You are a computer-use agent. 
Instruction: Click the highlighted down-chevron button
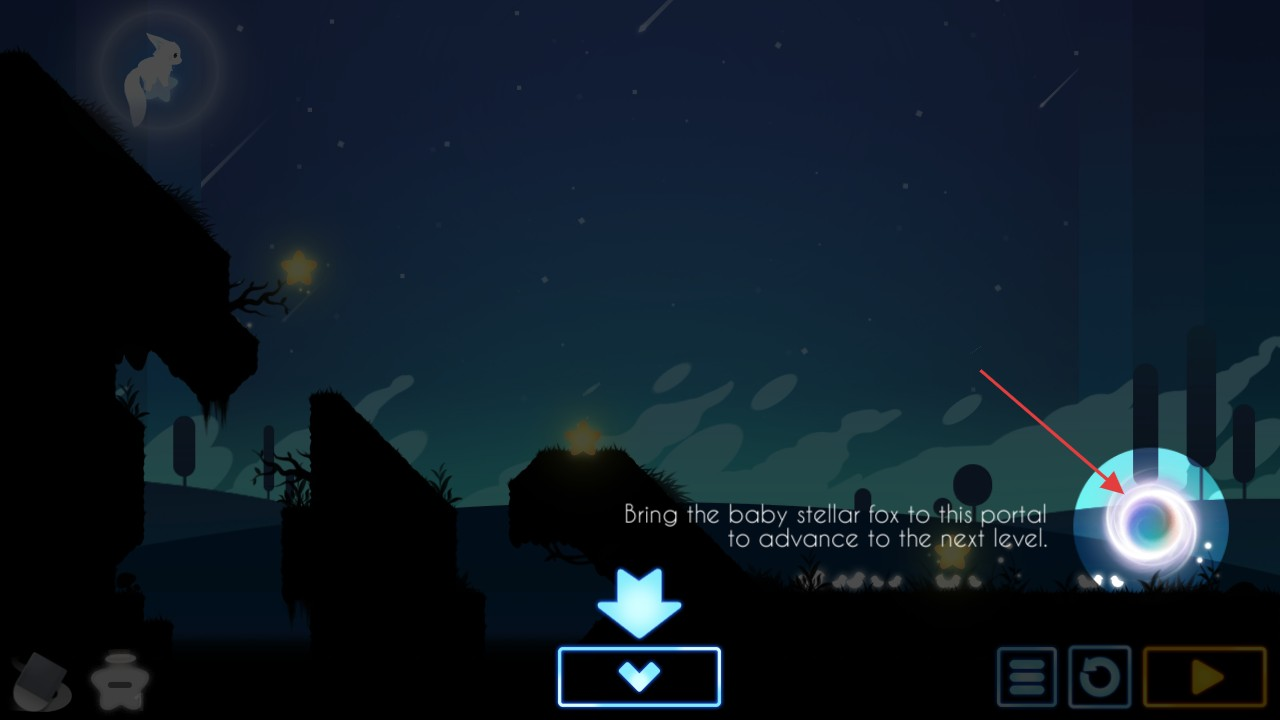[x=639, y=677]
